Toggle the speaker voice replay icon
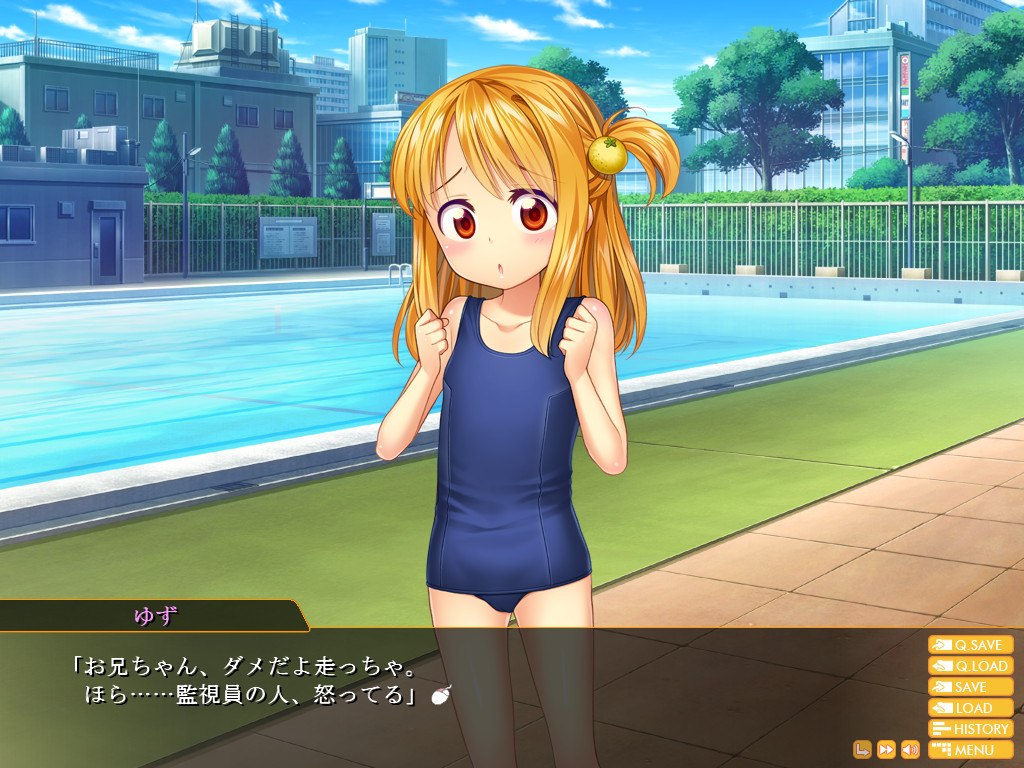 910,749
